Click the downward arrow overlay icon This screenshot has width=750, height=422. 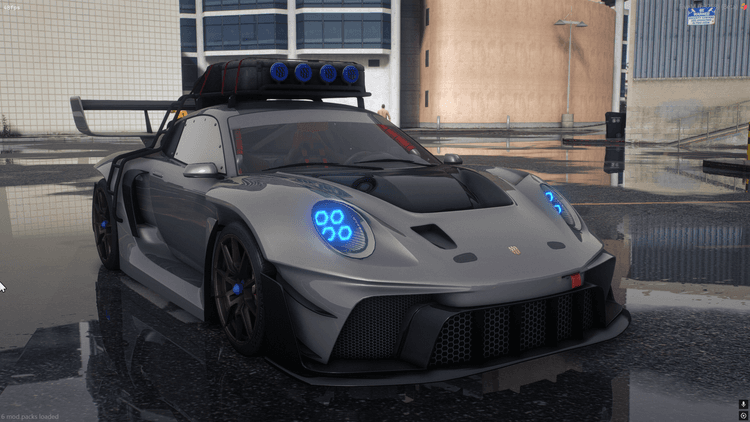[x=743, y=403]
